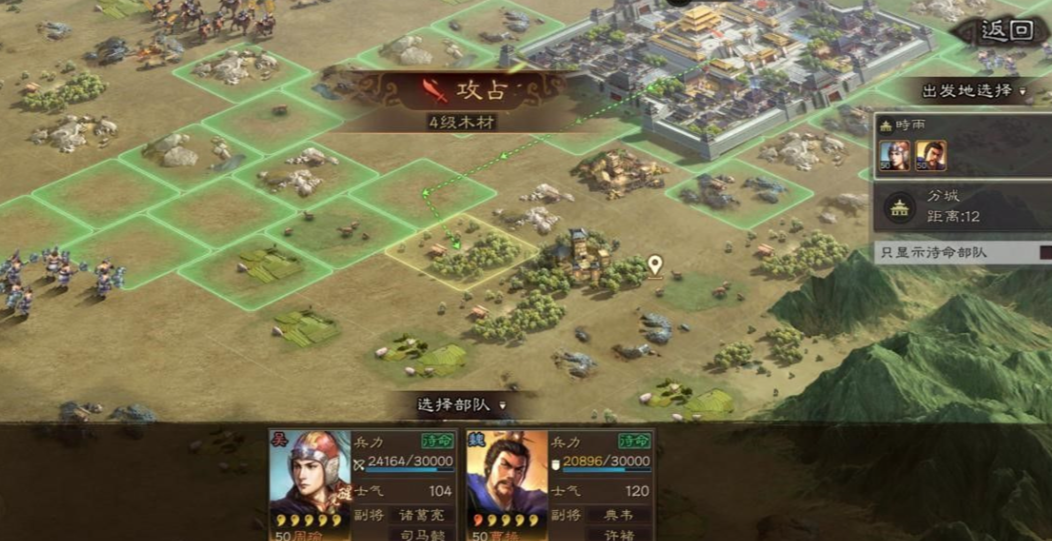Collapse the 选择部队 troop selection header
This screenshot has height=541, width=1052.
tap(460, 405)
